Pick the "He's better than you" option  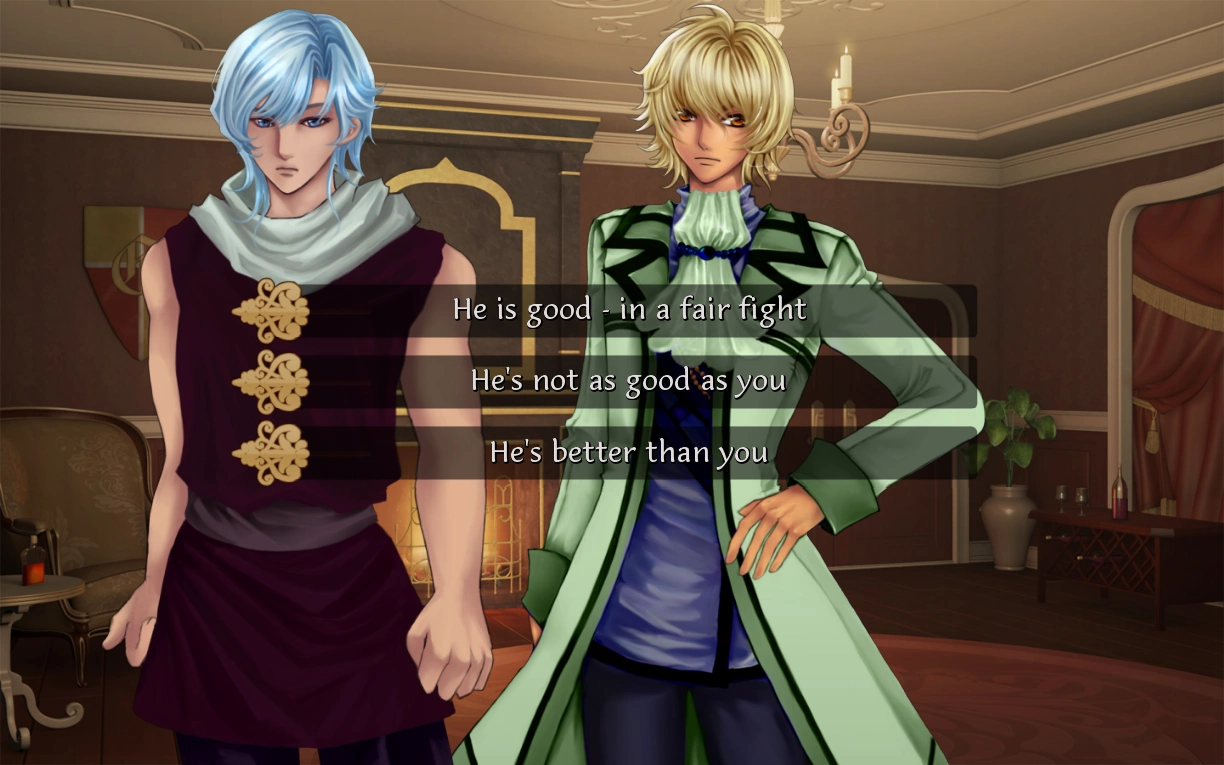coord(628,452)
